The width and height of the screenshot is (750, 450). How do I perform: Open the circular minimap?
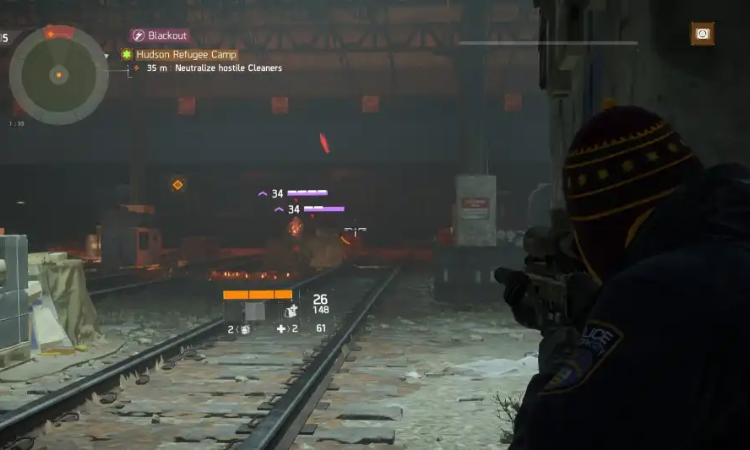(58, 75)
